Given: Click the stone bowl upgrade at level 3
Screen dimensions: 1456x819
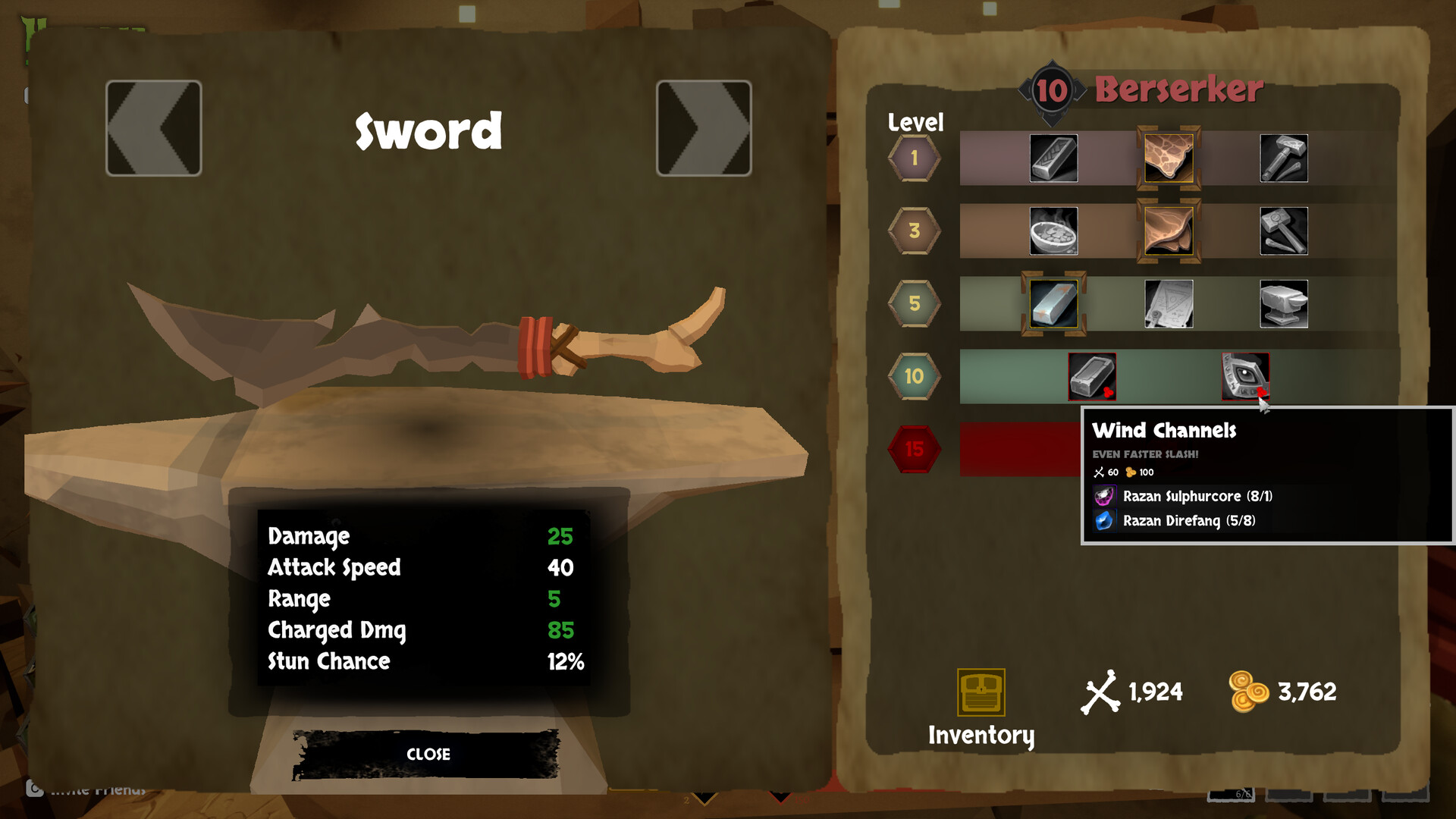Looking at the screenshot, I should pyautogui.click(x=1053, y=231).
